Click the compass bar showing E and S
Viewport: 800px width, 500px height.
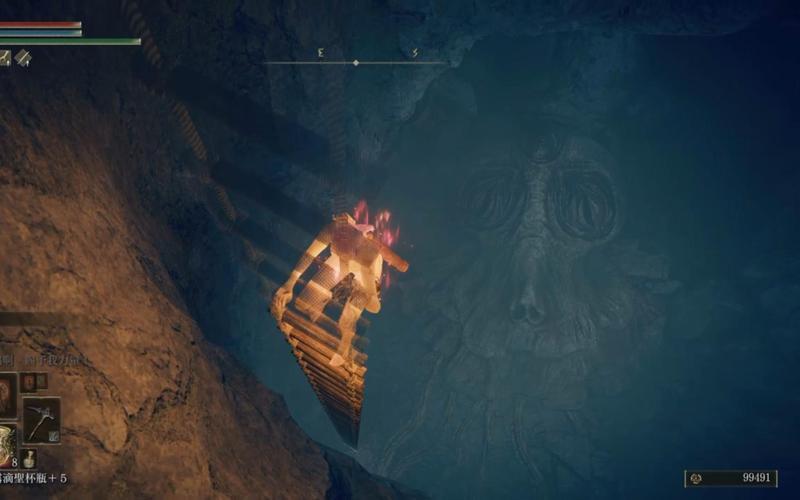pos(355,60)
